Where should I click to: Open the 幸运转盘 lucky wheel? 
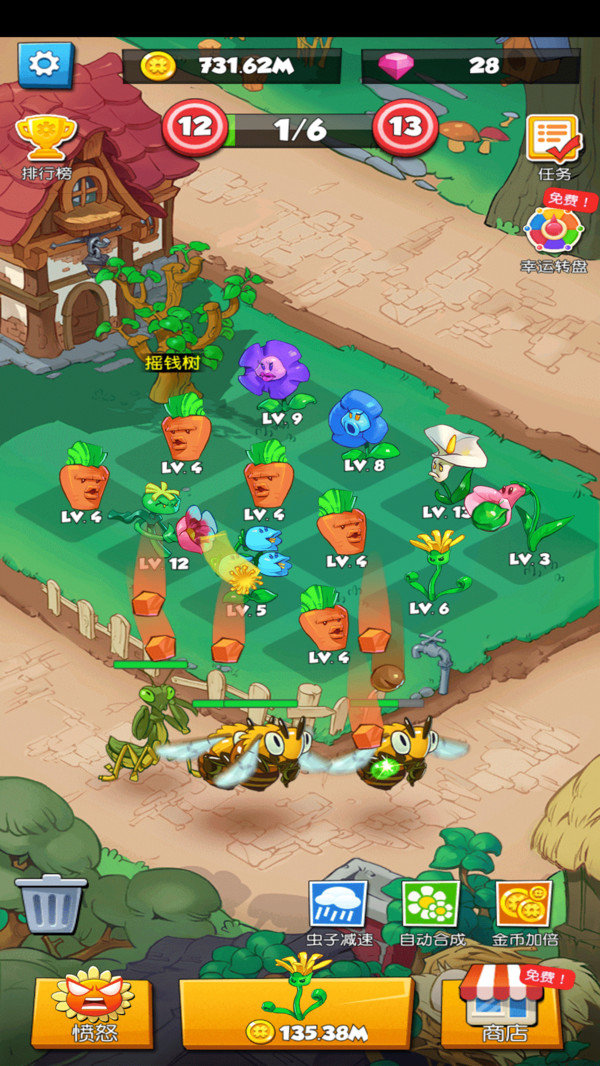point(553,237)
